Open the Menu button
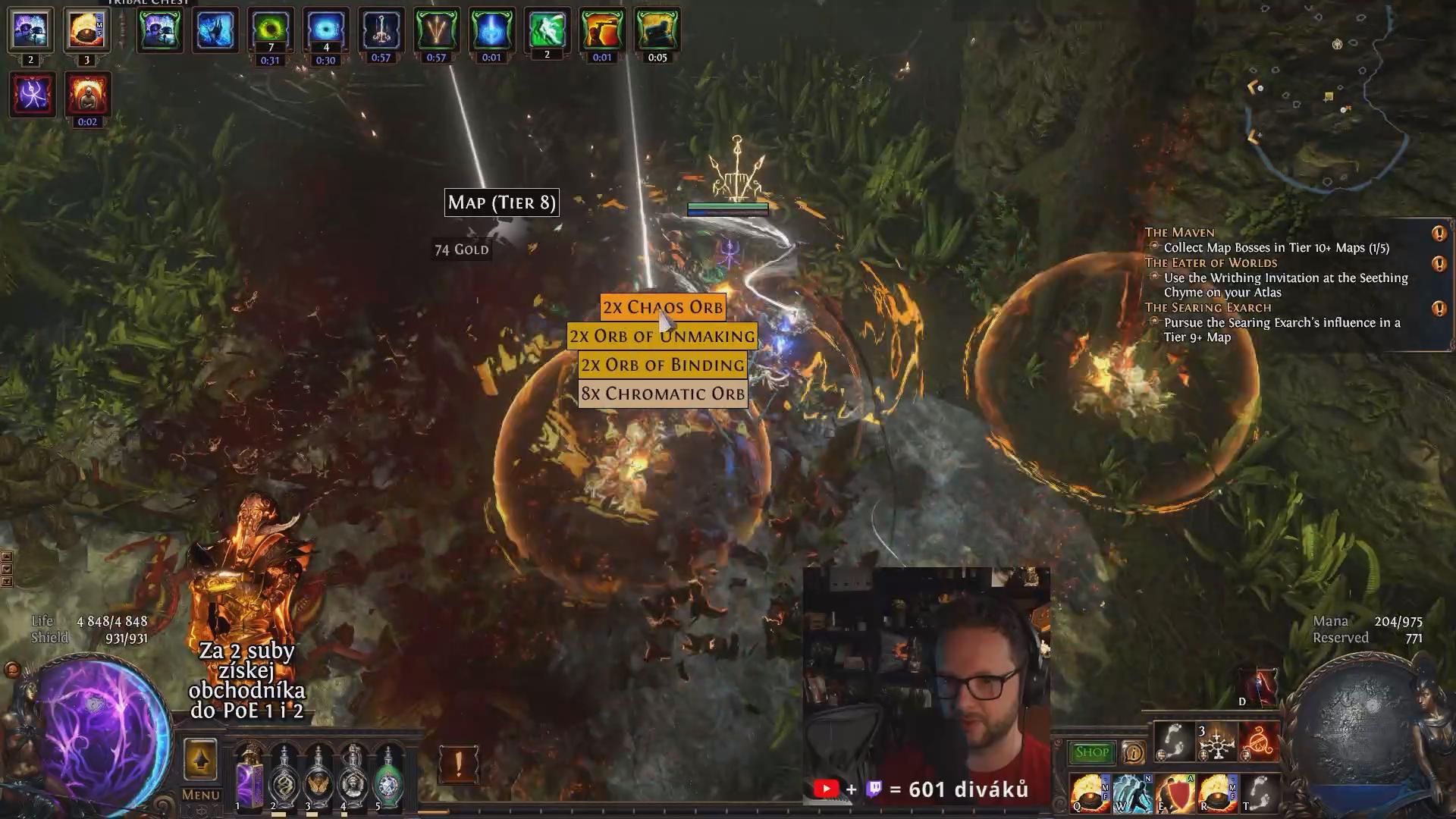 tap(200, 795)
